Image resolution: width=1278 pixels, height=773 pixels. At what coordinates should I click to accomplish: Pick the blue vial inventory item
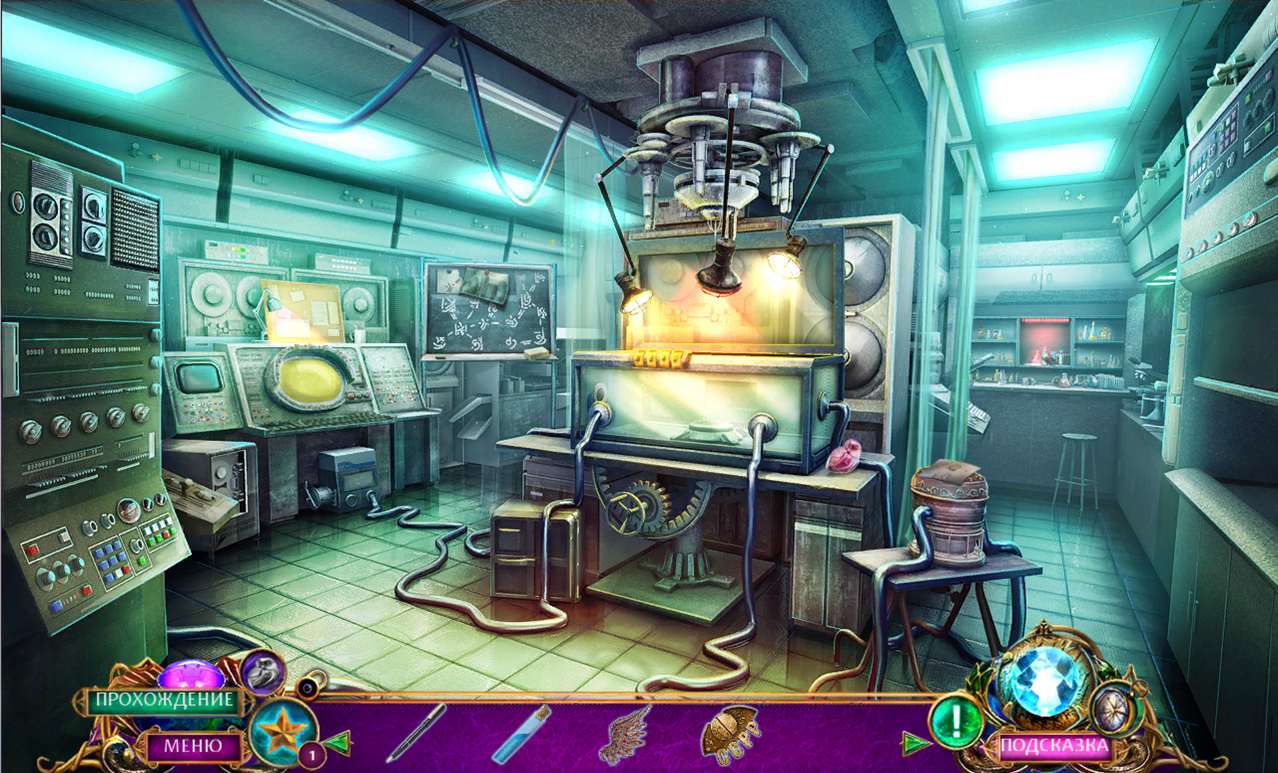[x=520, y=733]
